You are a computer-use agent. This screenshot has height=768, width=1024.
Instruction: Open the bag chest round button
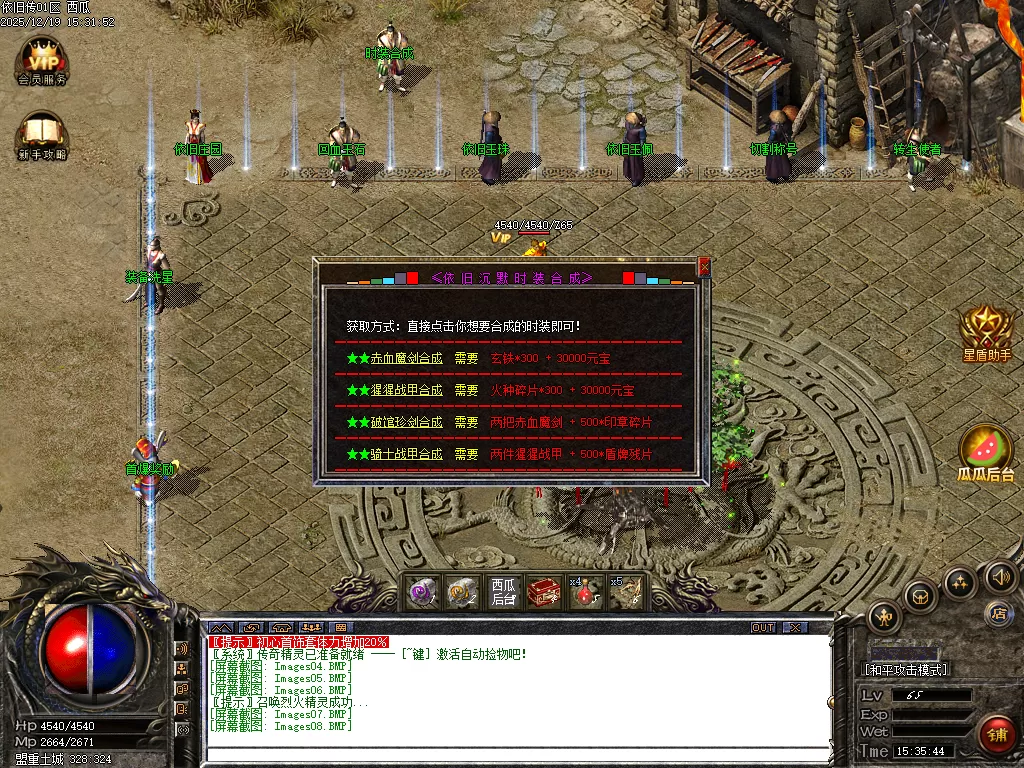[x=920, y=596]
